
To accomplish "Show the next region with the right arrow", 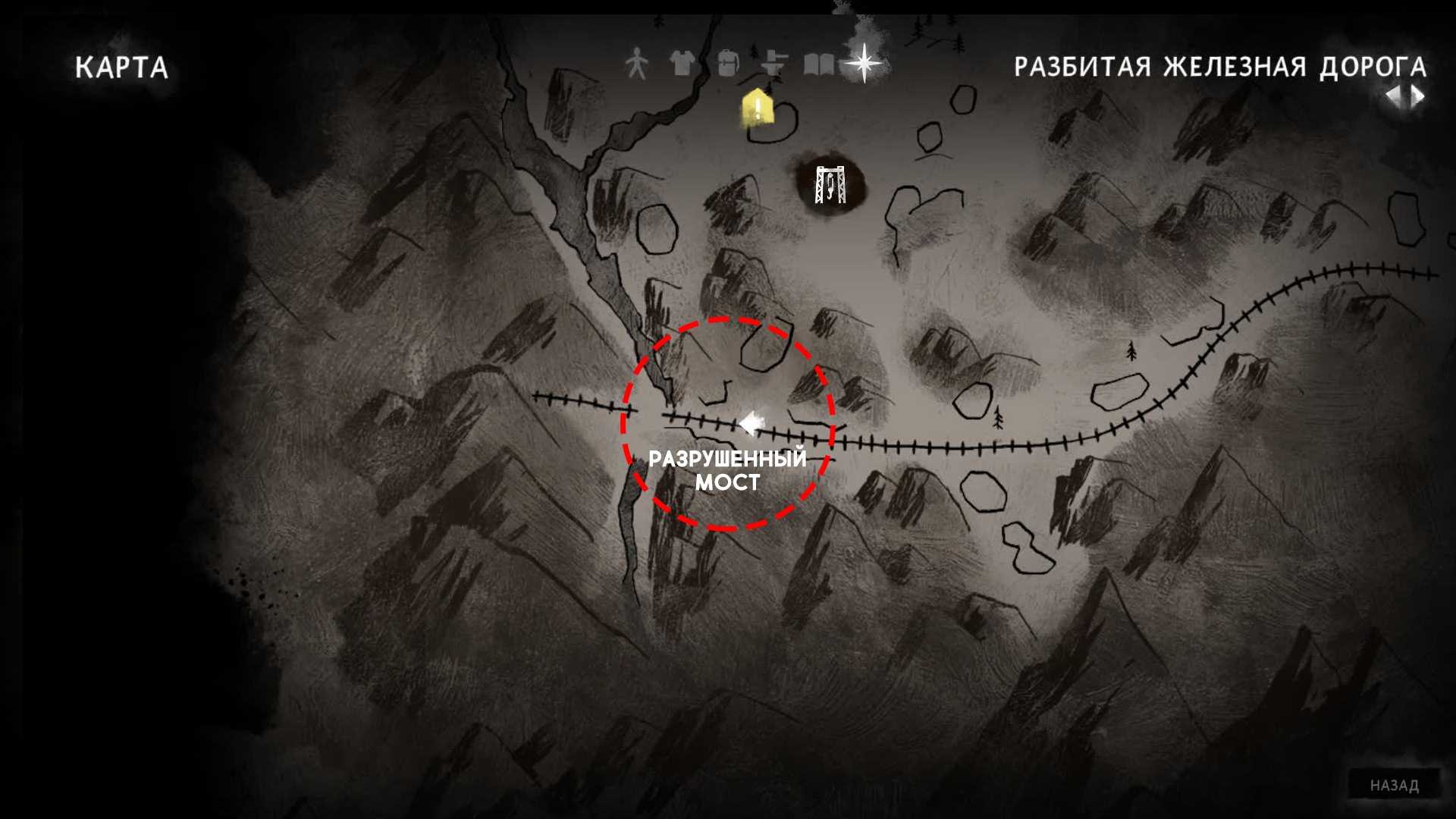I will [x=1417, y=96].
